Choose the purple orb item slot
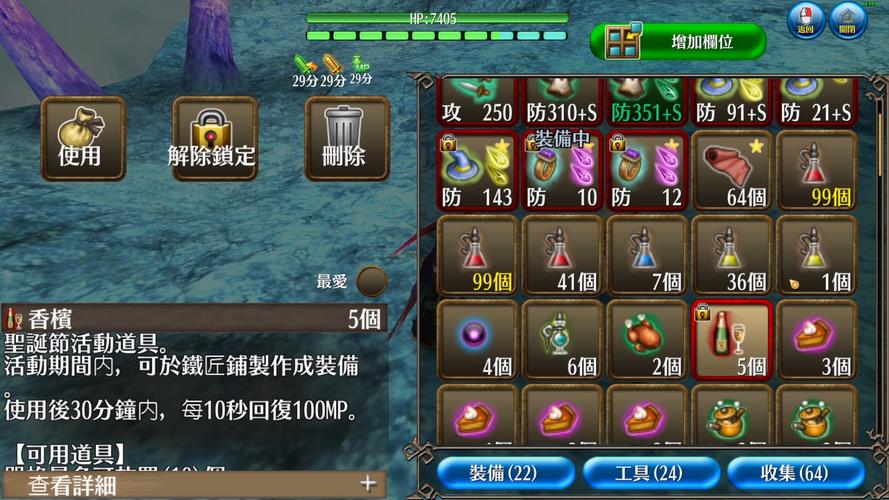Image resolution: width=889 pixels, height=500 pixels. point(477,340)
